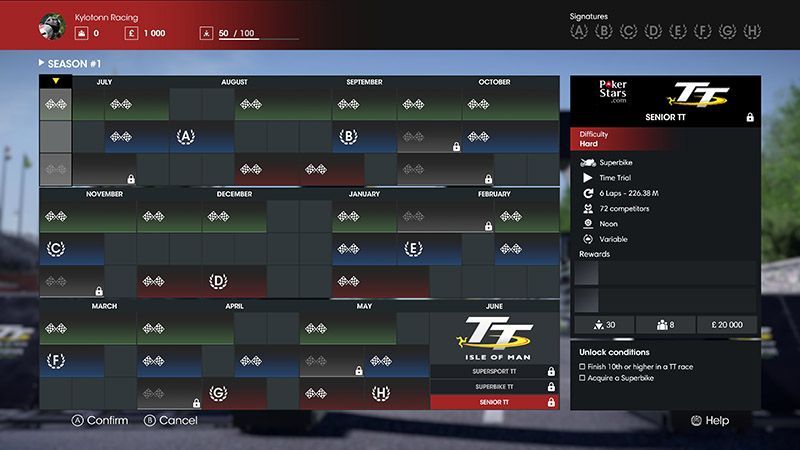Open signature event B in September
The height and width of the screenshot is (450, 800).
349,136
